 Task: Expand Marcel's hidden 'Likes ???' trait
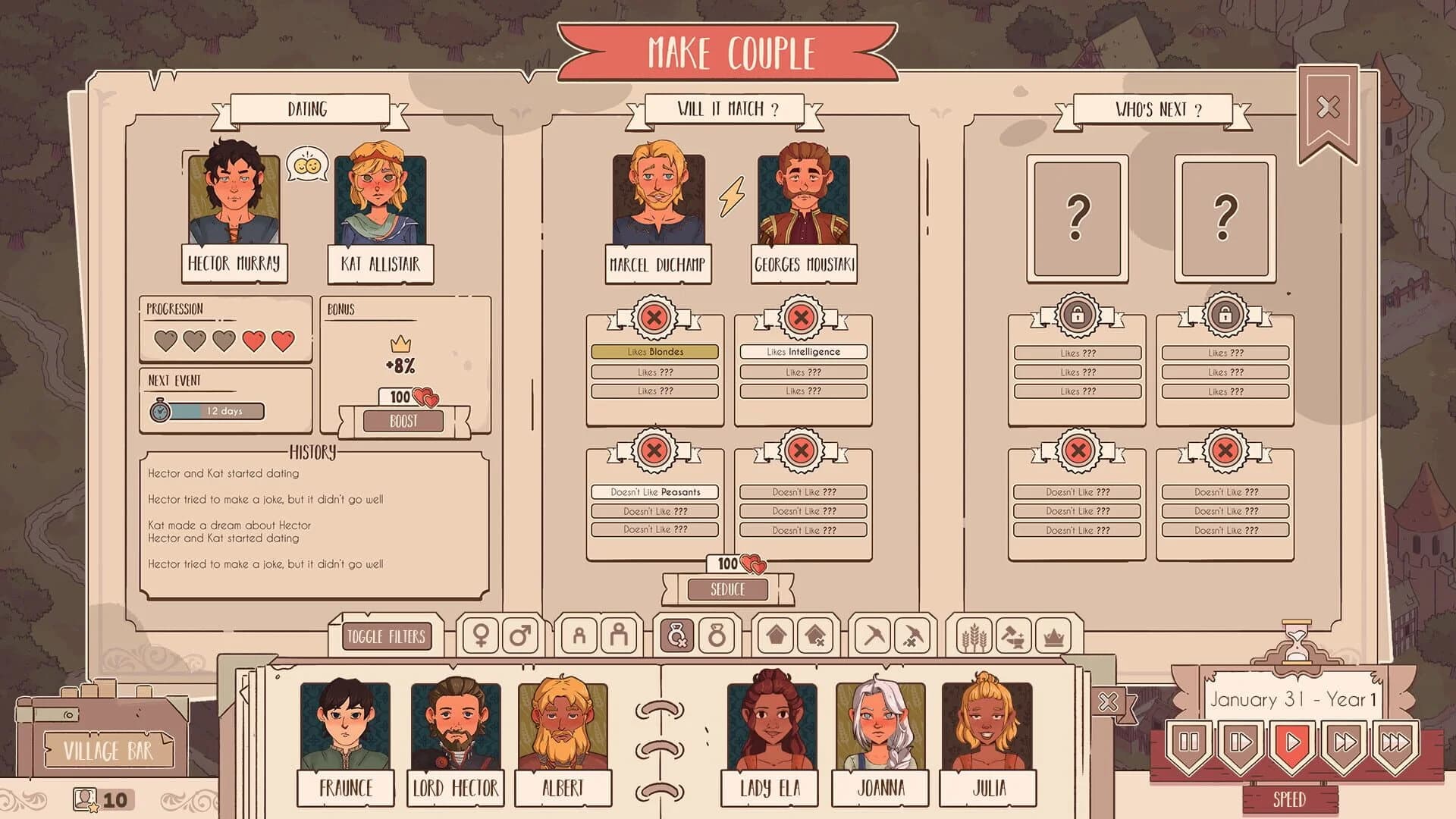click(x=654, y=372)
